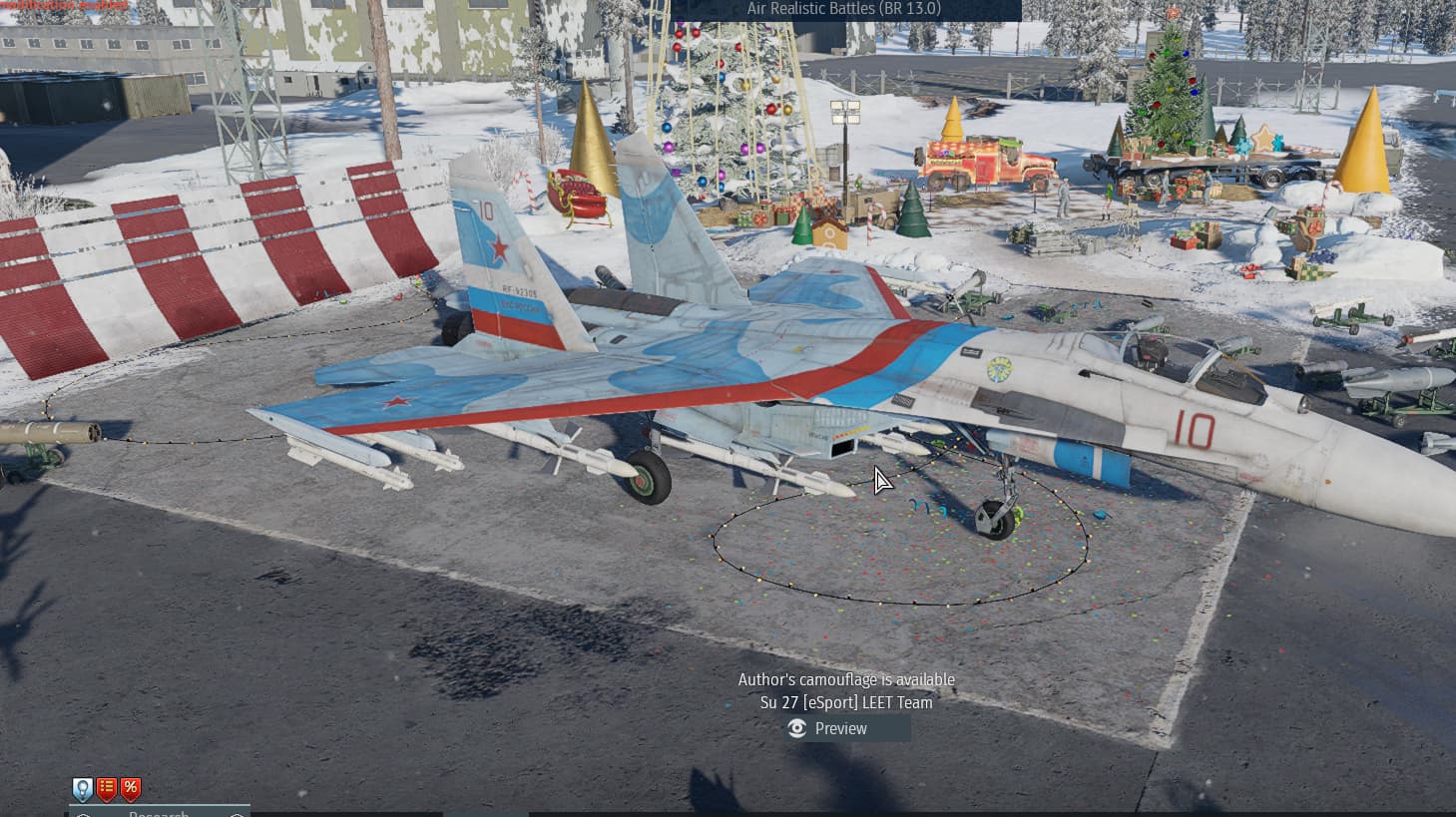Open the red list shield icon

107,789
